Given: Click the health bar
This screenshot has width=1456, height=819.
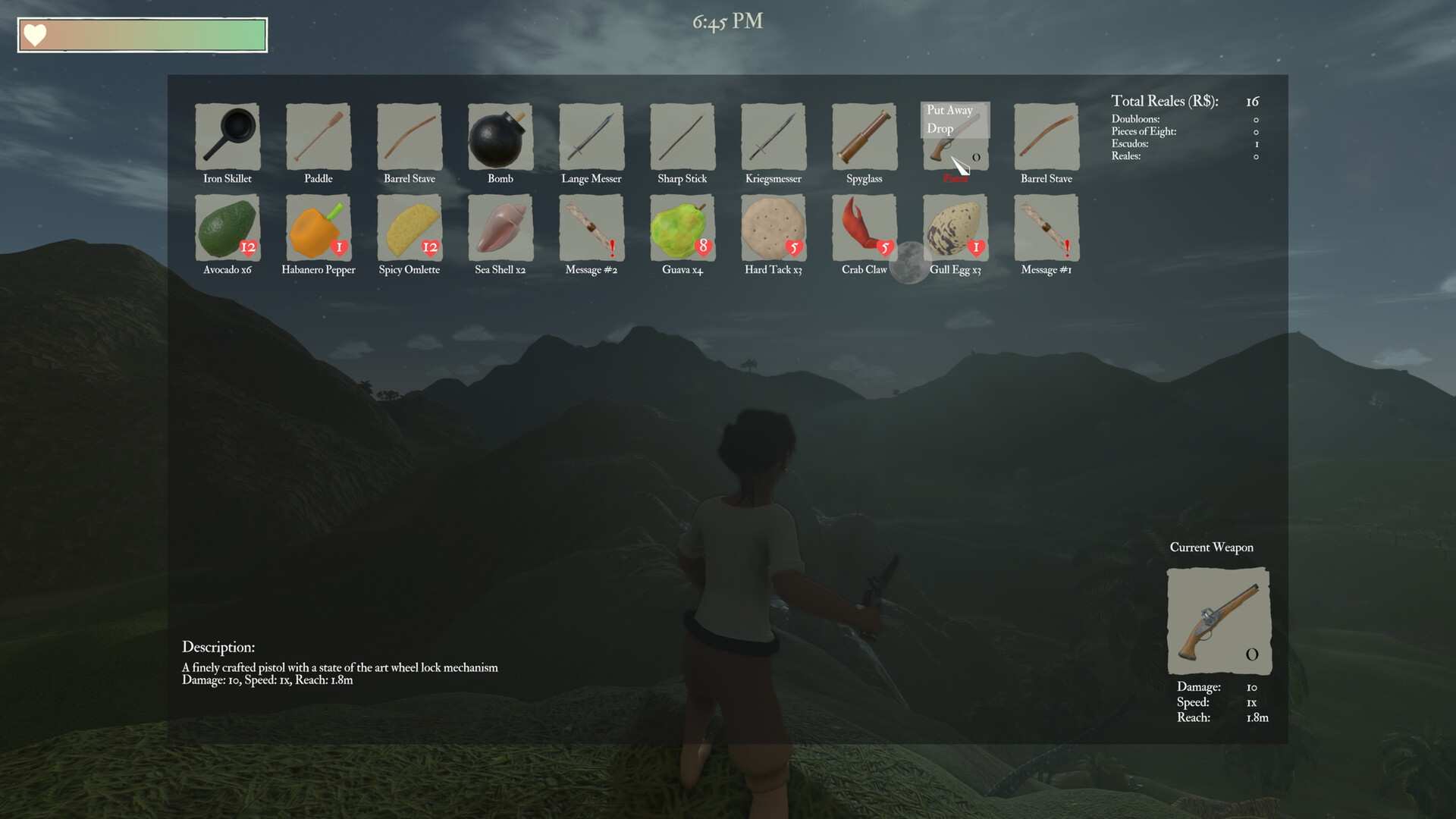Looking at the screenshot, I should 141,34.
